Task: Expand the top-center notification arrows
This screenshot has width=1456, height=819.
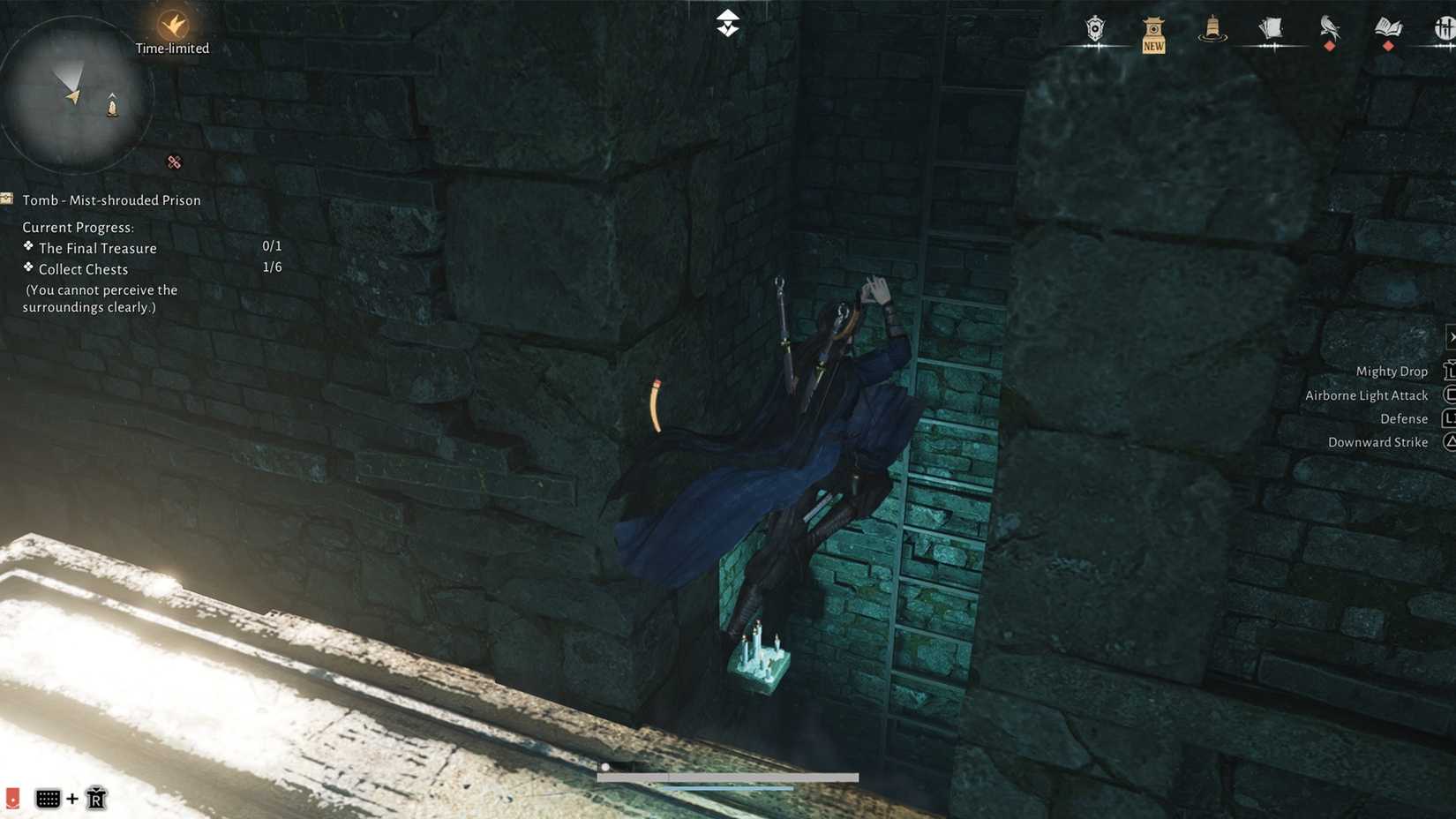Action: (x=729, y=21)
